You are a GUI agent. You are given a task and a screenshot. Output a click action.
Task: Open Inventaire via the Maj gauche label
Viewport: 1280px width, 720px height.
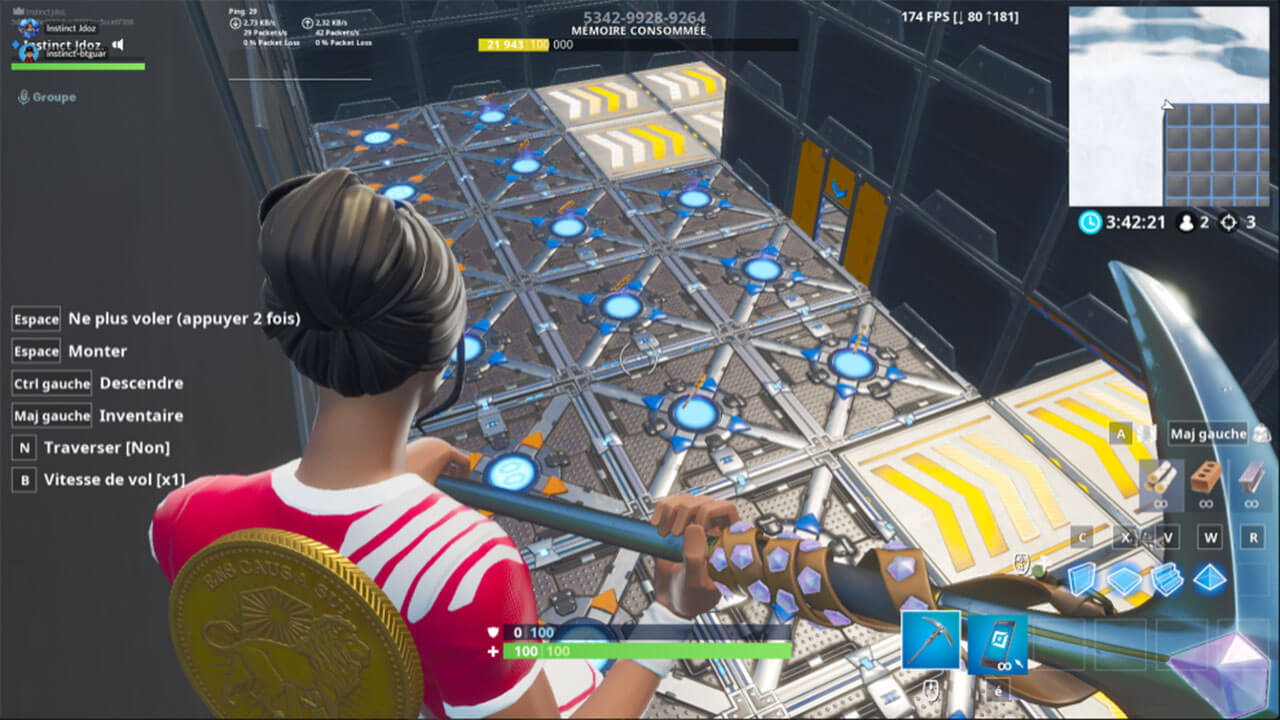50,415
